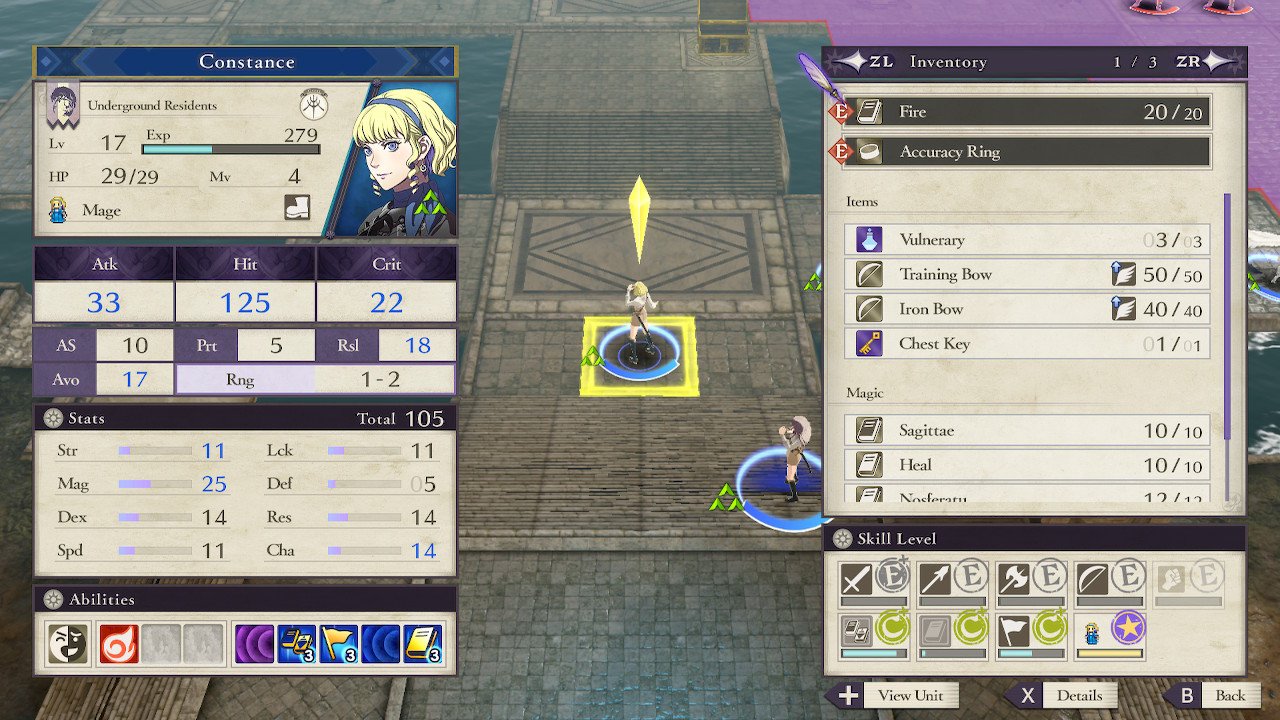This screenshot has height=720, width=1280.
Task: Select the Iron Bow row
Action: coord(1030,309)
